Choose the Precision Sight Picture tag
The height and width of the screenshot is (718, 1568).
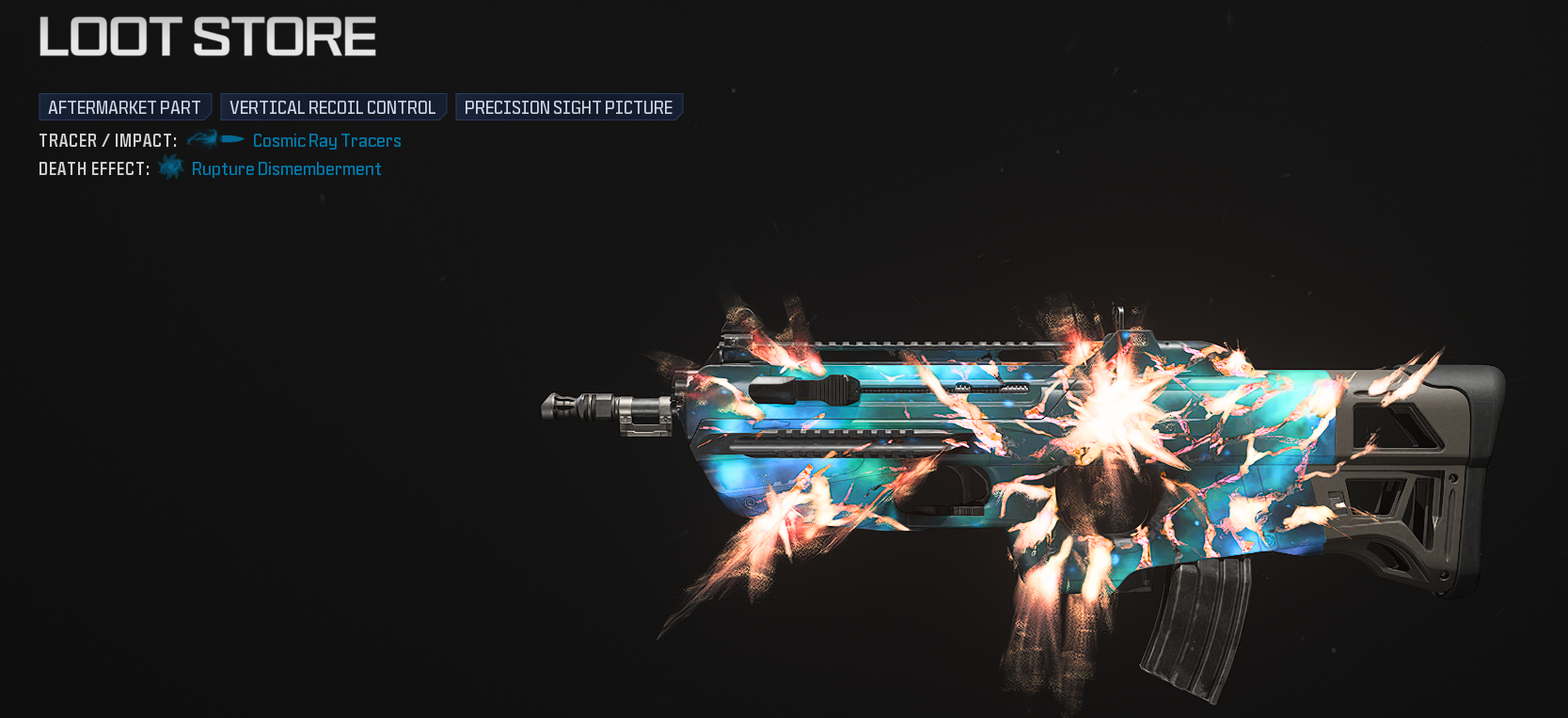click(568, 107)
